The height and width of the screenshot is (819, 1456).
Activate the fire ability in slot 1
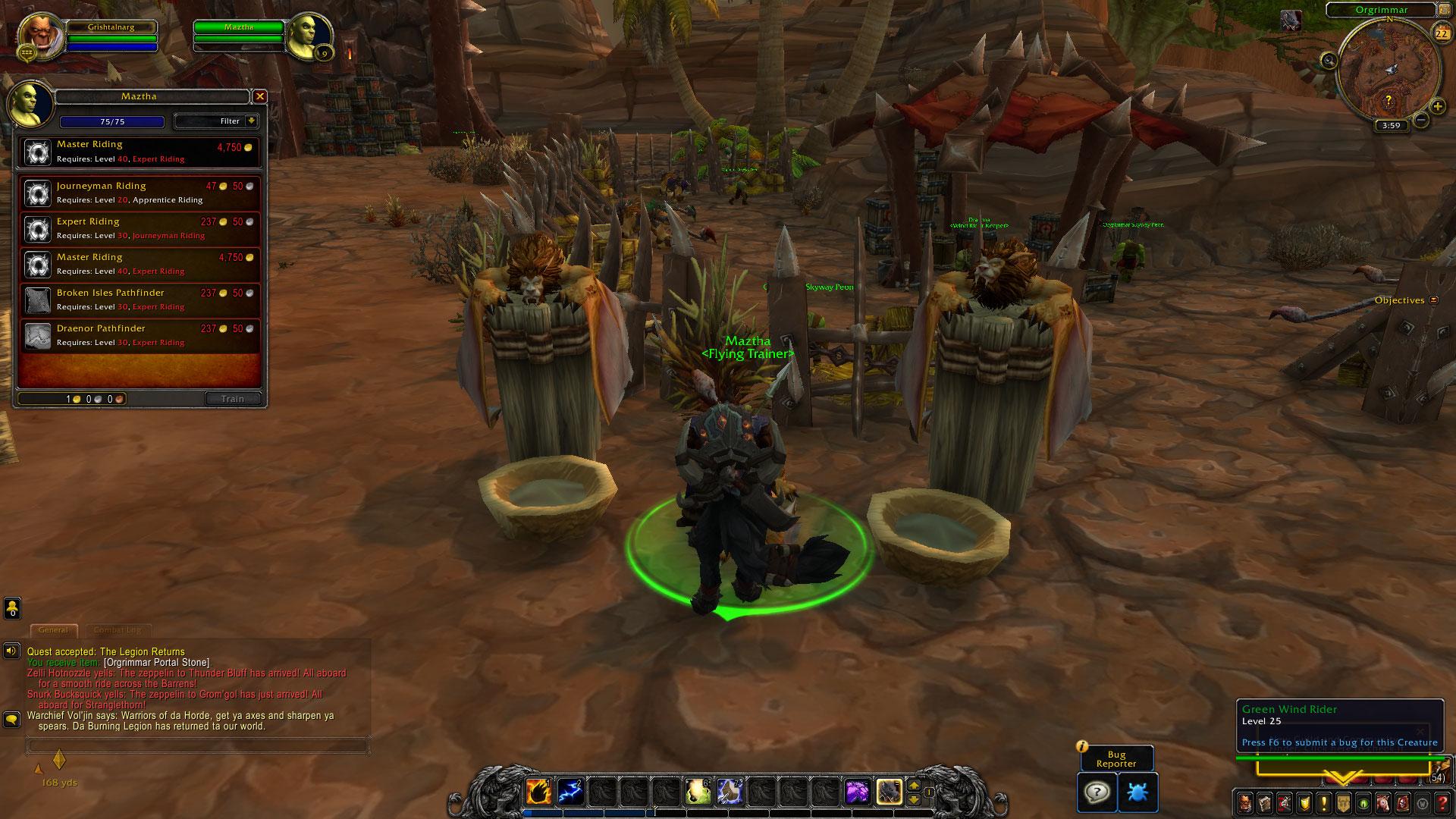coord(538,792)
